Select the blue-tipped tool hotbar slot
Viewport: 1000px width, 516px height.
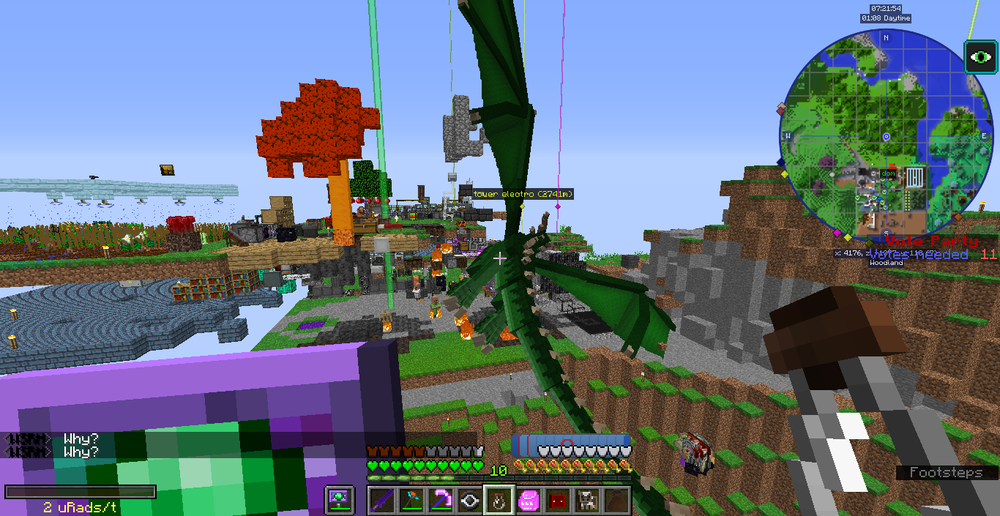412,499
